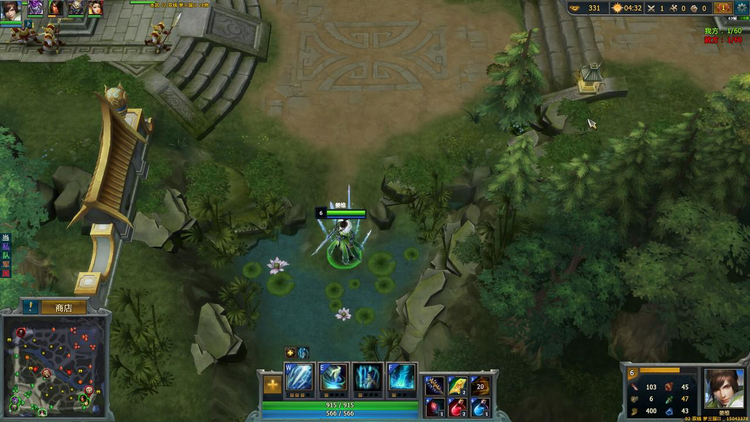Activate the W ice shard ability

click(x=301, y=380)
